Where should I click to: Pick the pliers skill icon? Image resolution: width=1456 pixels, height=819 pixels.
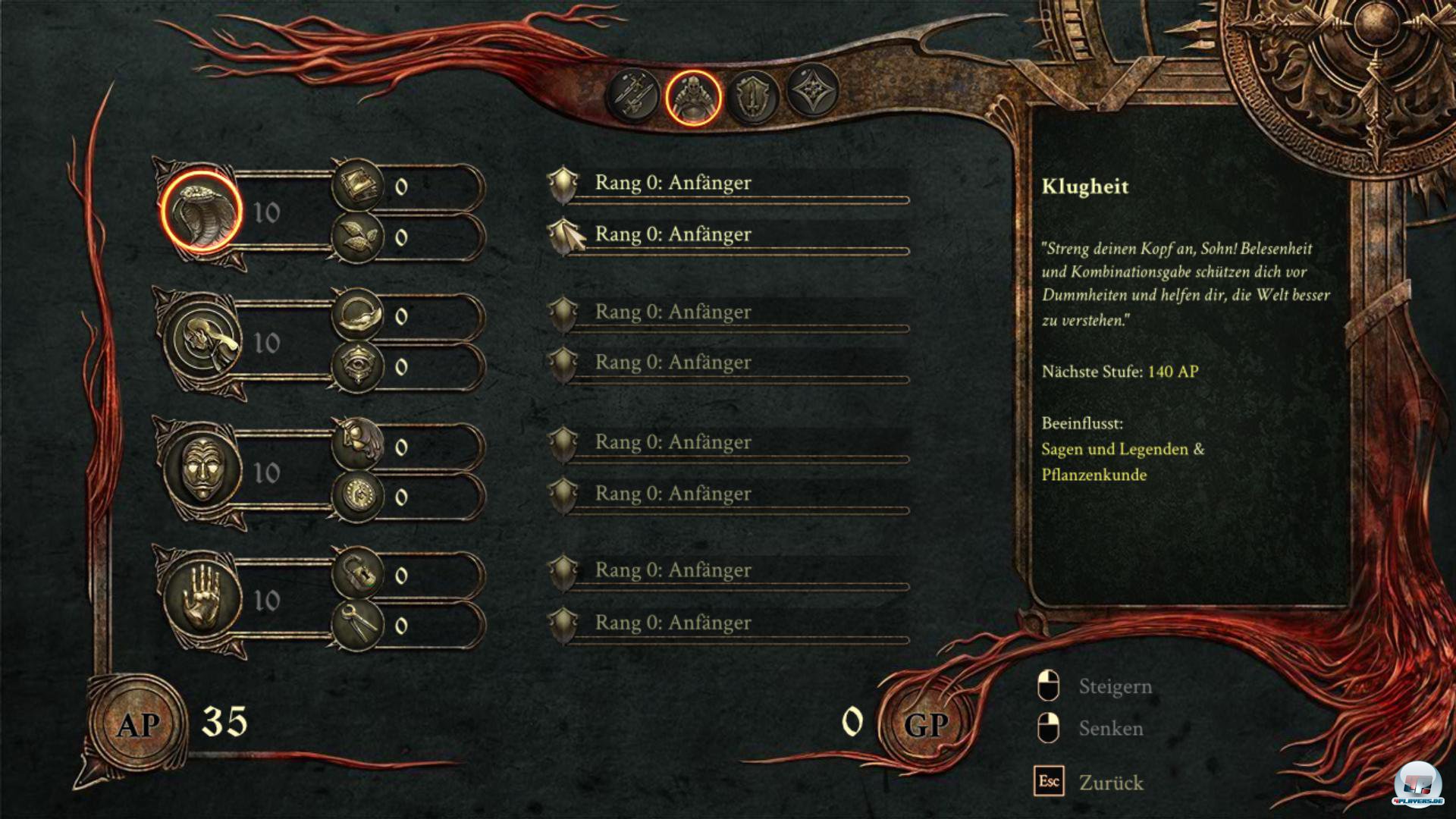click(357, 625)
